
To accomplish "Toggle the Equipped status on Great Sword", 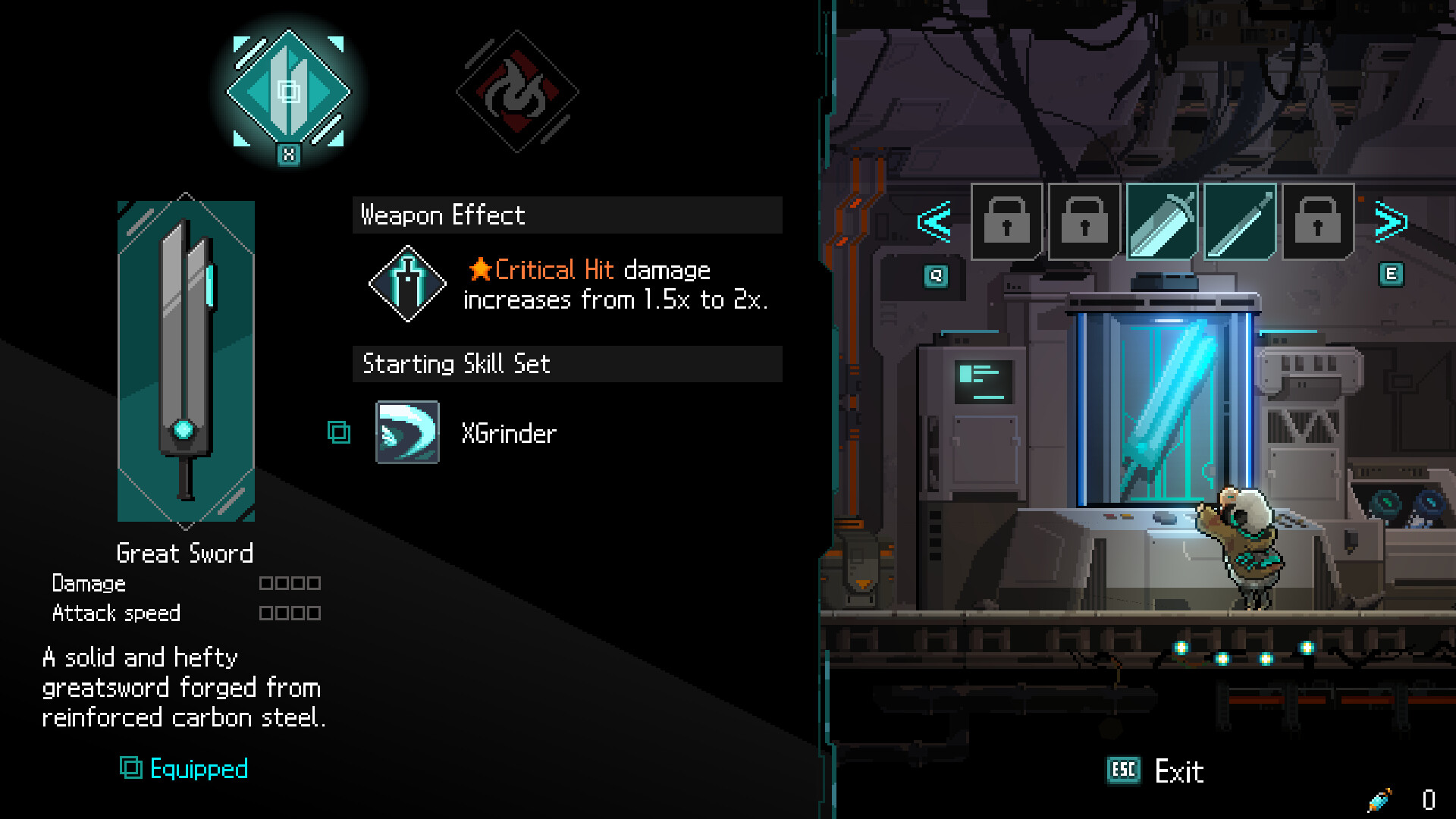I will pyautogui.click(x=184, y=769).
